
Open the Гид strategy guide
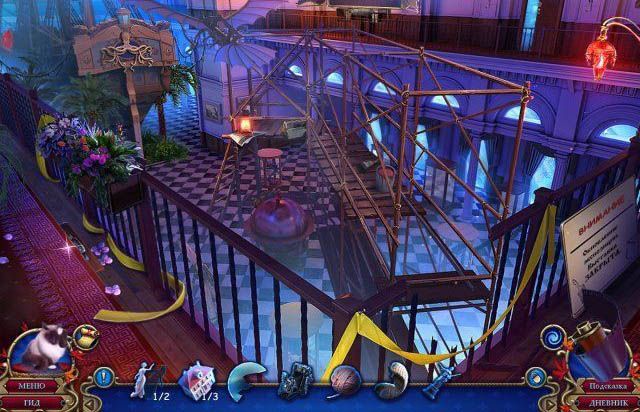(31, 401)
